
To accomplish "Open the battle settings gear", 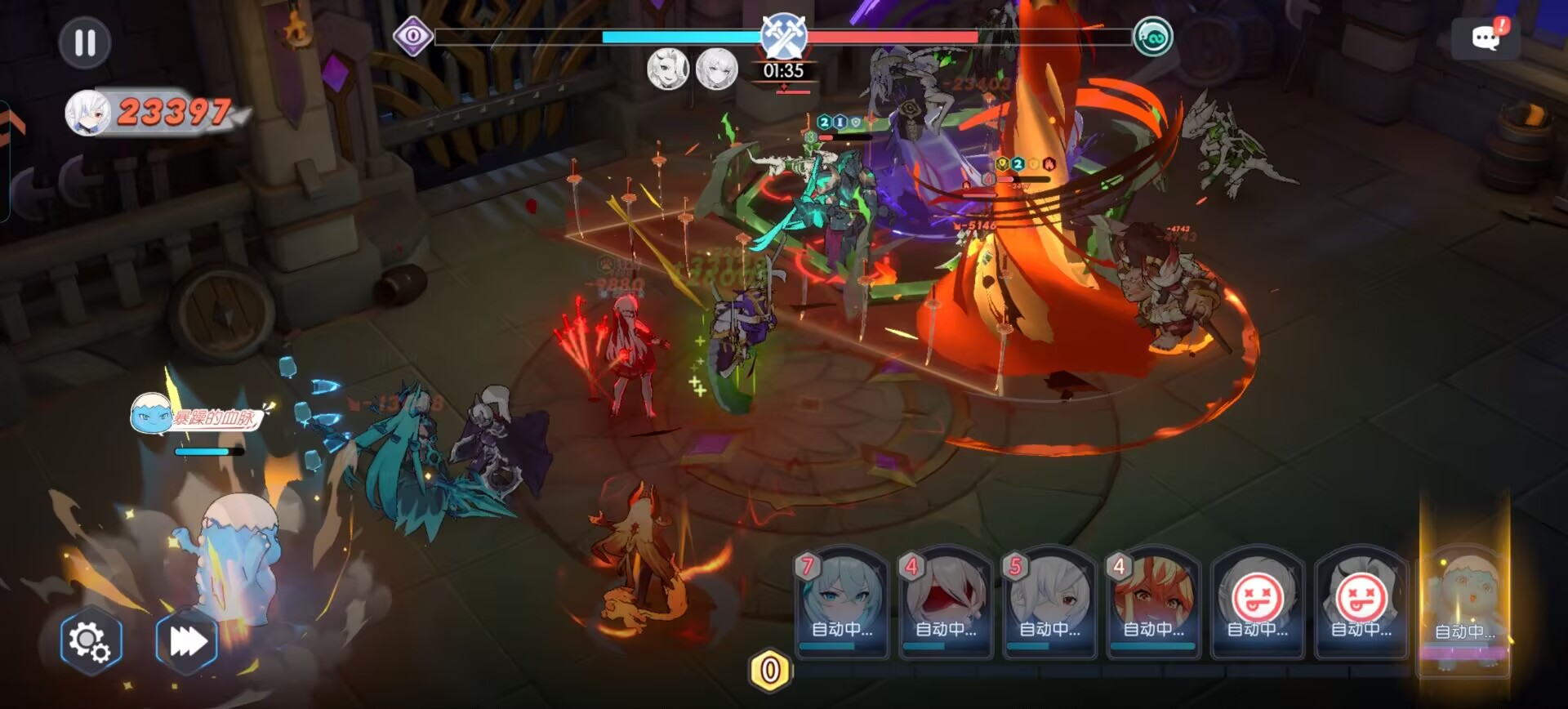I will (91, 641).
